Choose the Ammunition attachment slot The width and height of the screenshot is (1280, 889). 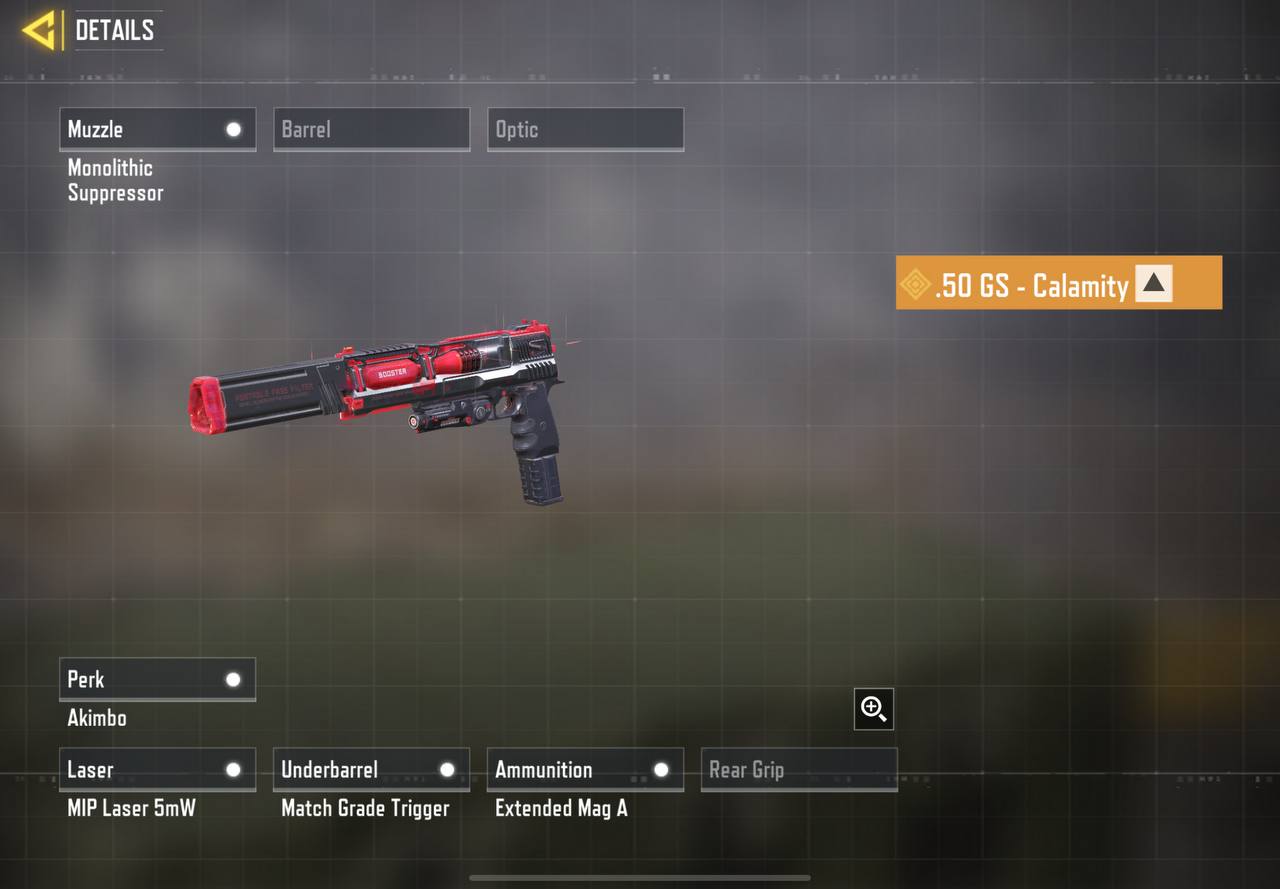coord(585,769)
